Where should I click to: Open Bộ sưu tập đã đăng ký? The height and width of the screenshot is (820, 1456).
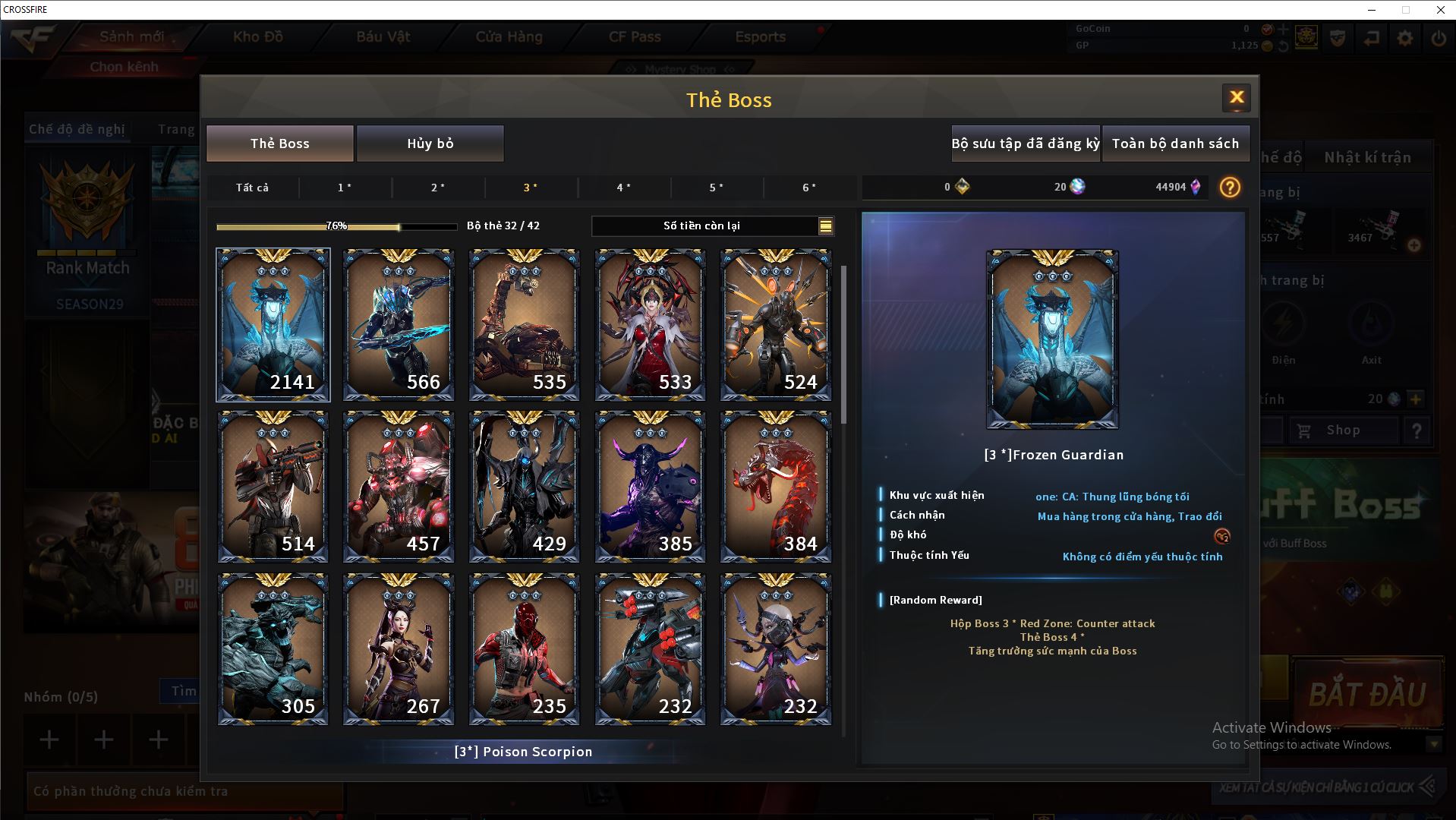[x=1025, y=143]
